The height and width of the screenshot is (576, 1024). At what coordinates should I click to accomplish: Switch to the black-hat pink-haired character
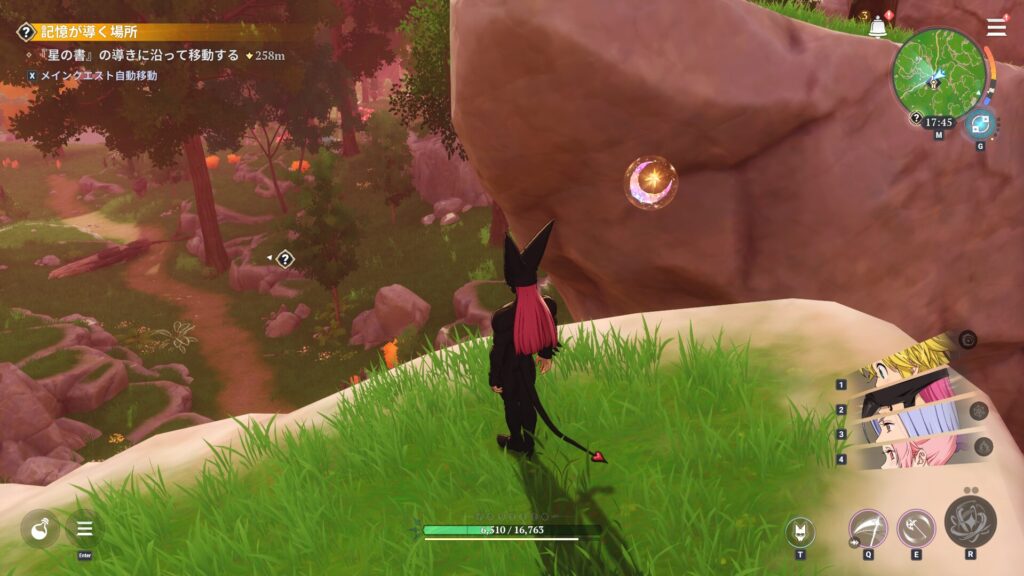(x=900, y=402)
